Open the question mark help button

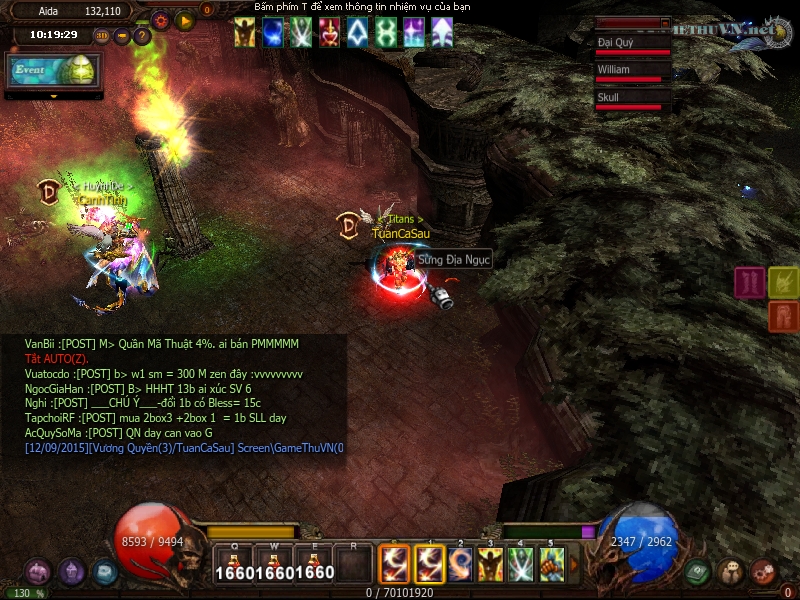click(x=142, y=36)
